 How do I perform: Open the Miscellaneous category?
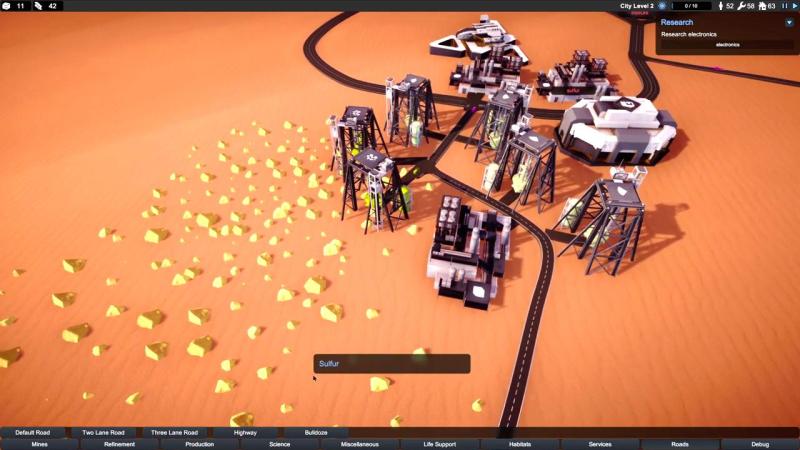click(360, 444)
